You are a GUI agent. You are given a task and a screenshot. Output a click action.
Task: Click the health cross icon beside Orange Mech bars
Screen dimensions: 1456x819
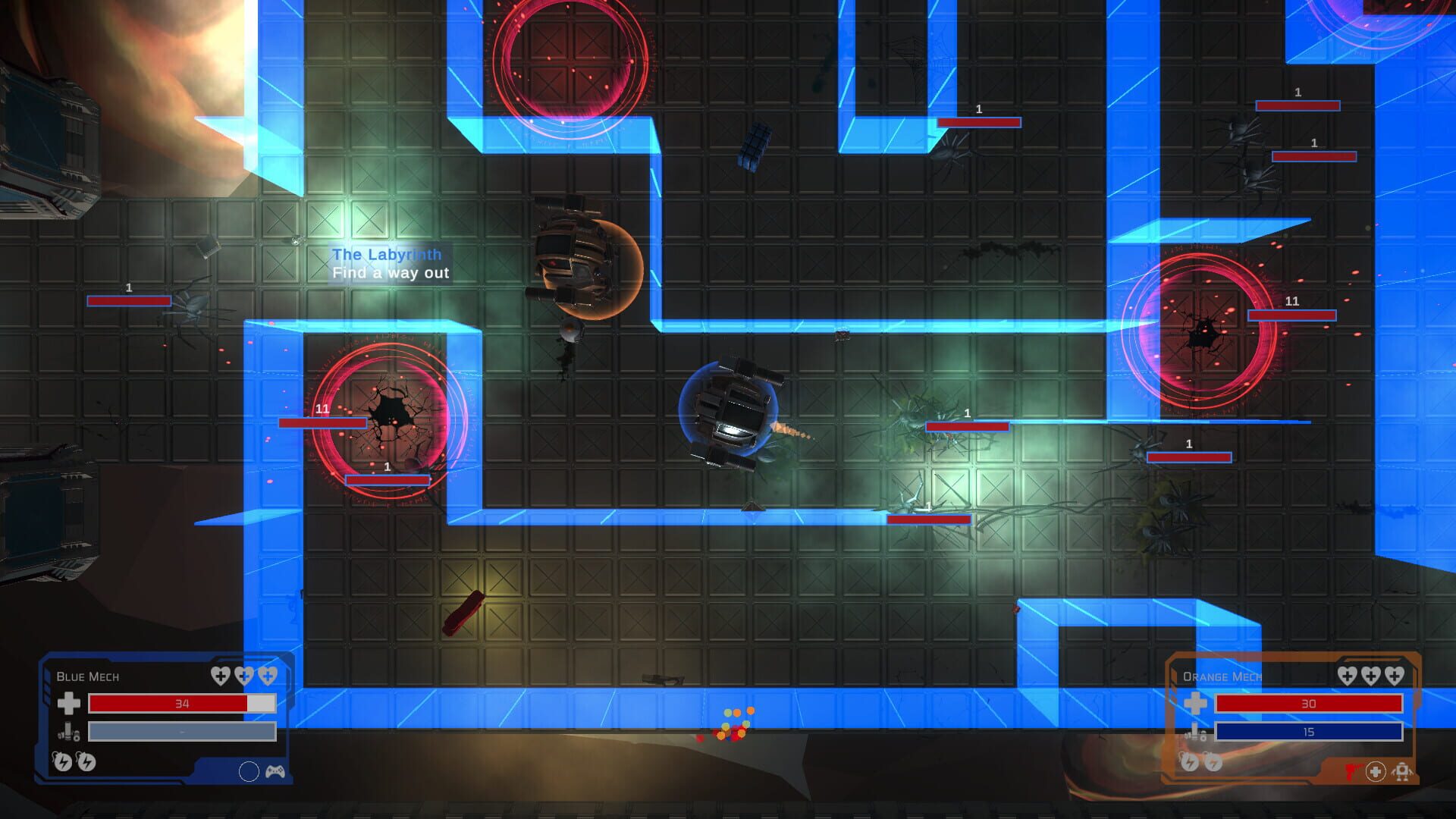coord(1196,704)
